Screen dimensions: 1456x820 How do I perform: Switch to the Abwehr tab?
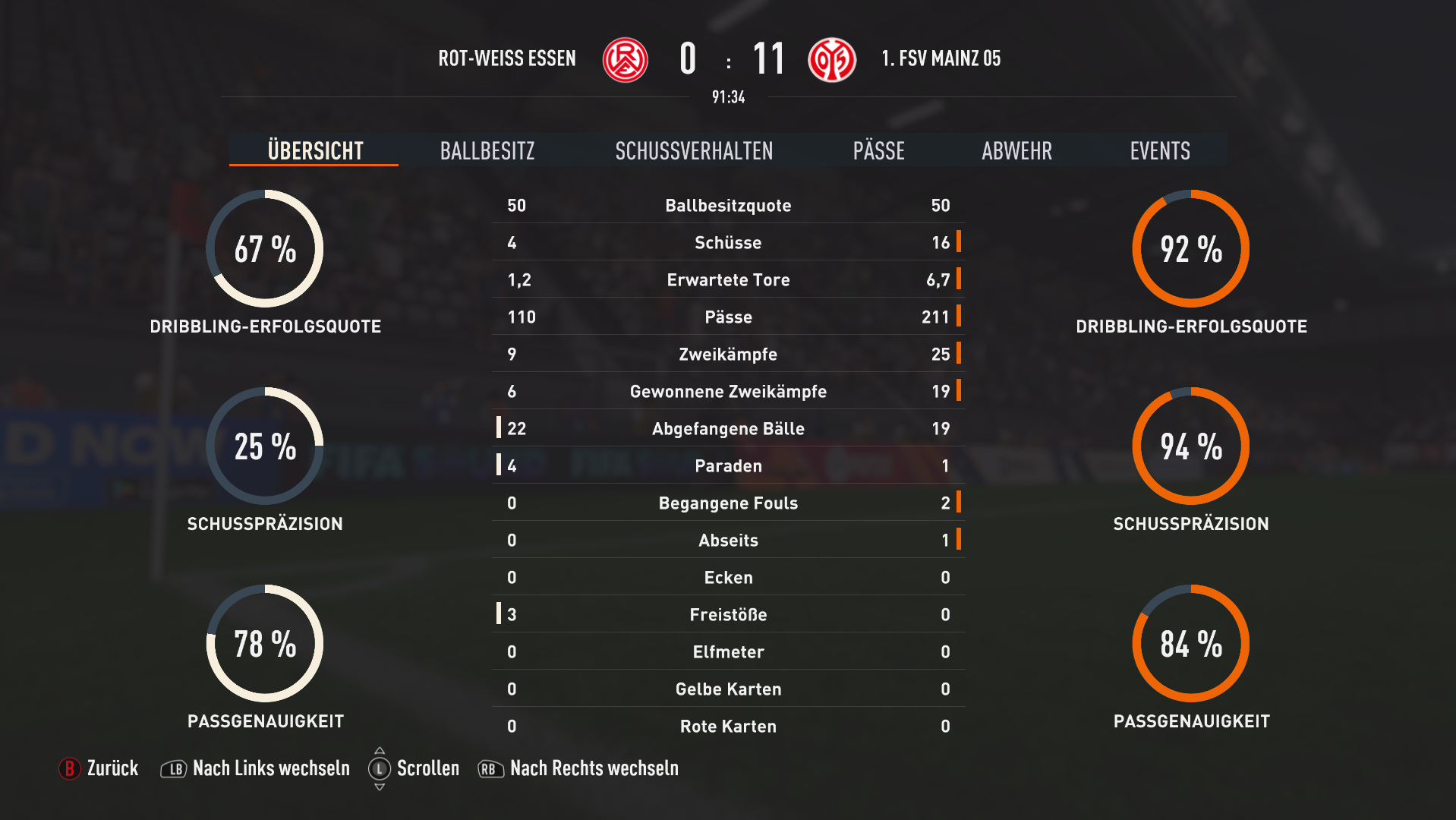(1016, 150)
